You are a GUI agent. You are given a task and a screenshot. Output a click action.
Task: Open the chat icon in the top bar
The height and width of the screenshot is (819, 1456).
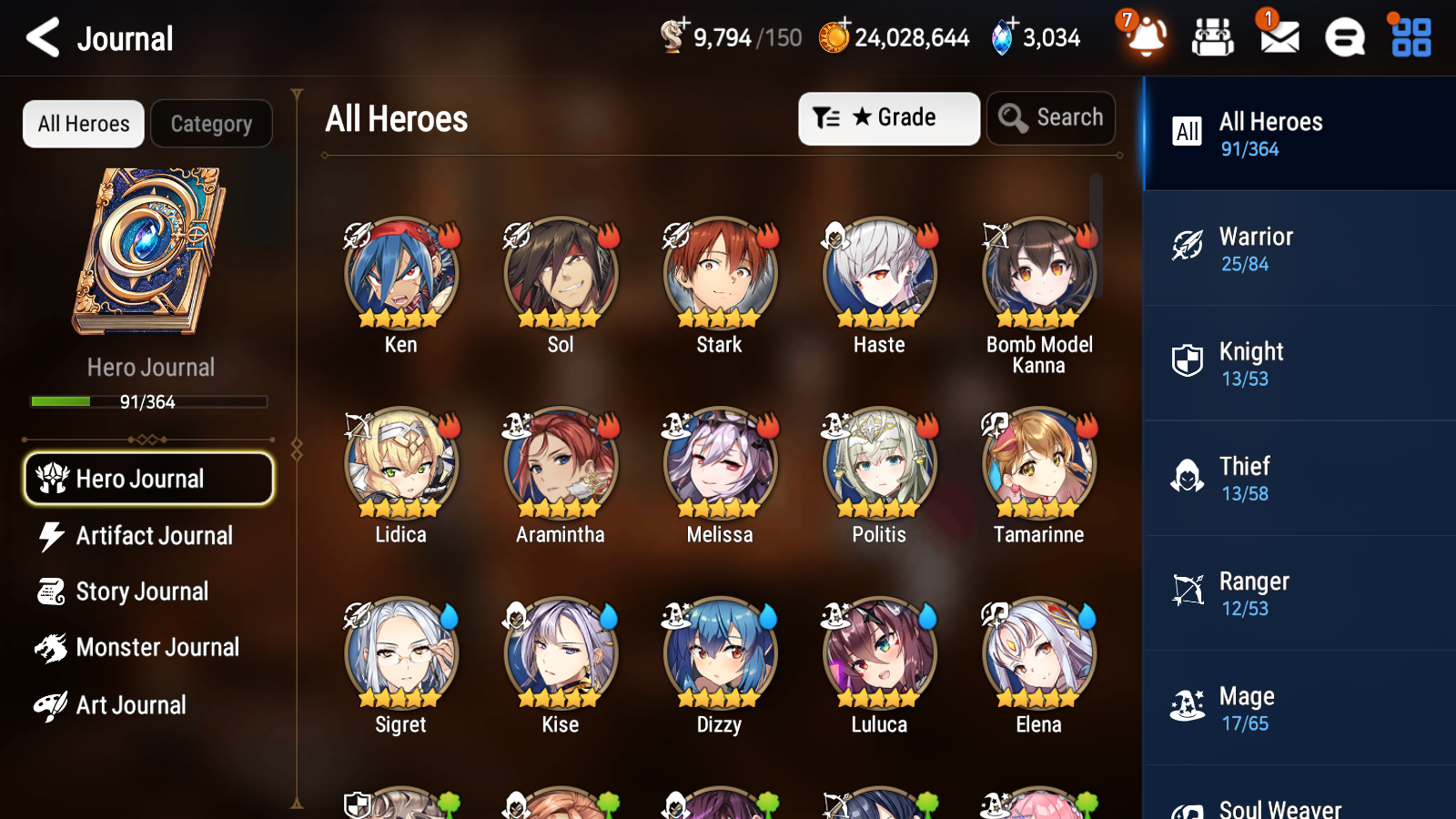tap(1344, 38)
